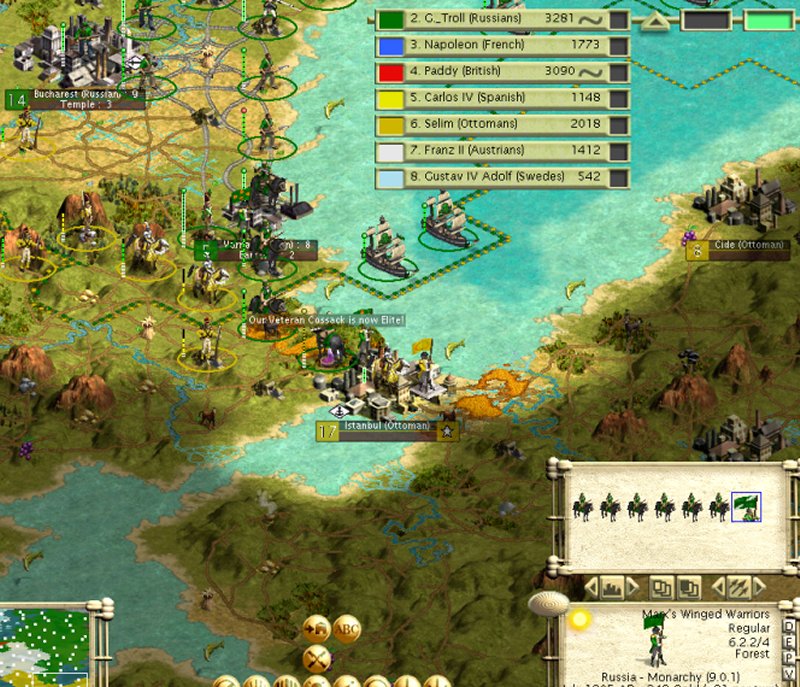Click the crossed swords round button

coord(318,658)
